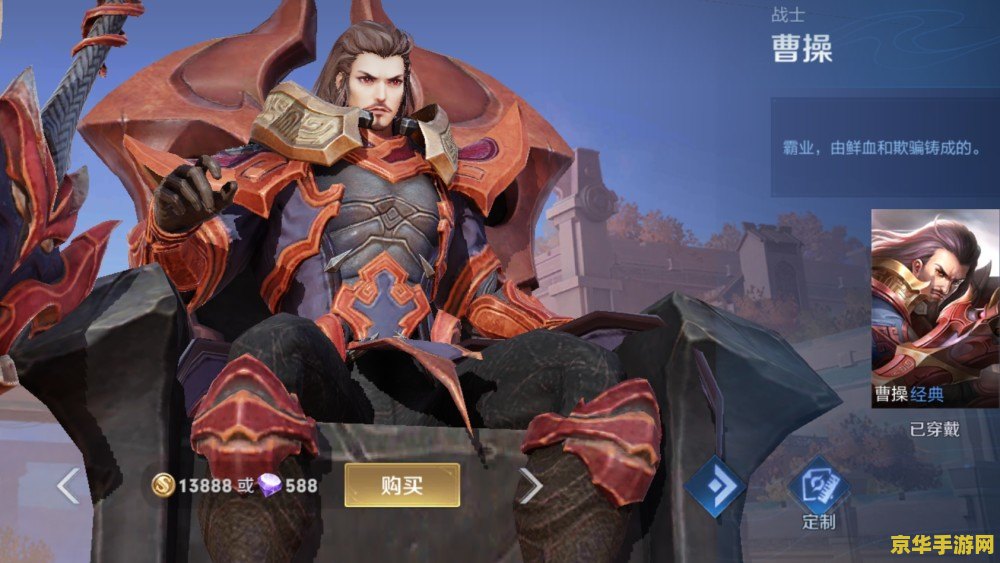The height and width of the screenshot is (563, 1000).
Task: Click the 购买 buy button
Action: point(402,486)
